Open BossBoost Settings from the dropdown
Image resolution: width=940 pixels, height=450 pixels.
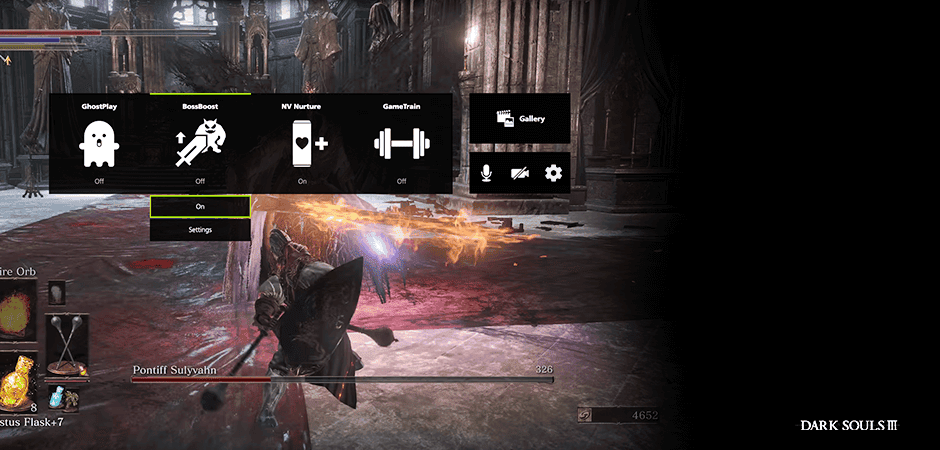(x=200, y=229)
